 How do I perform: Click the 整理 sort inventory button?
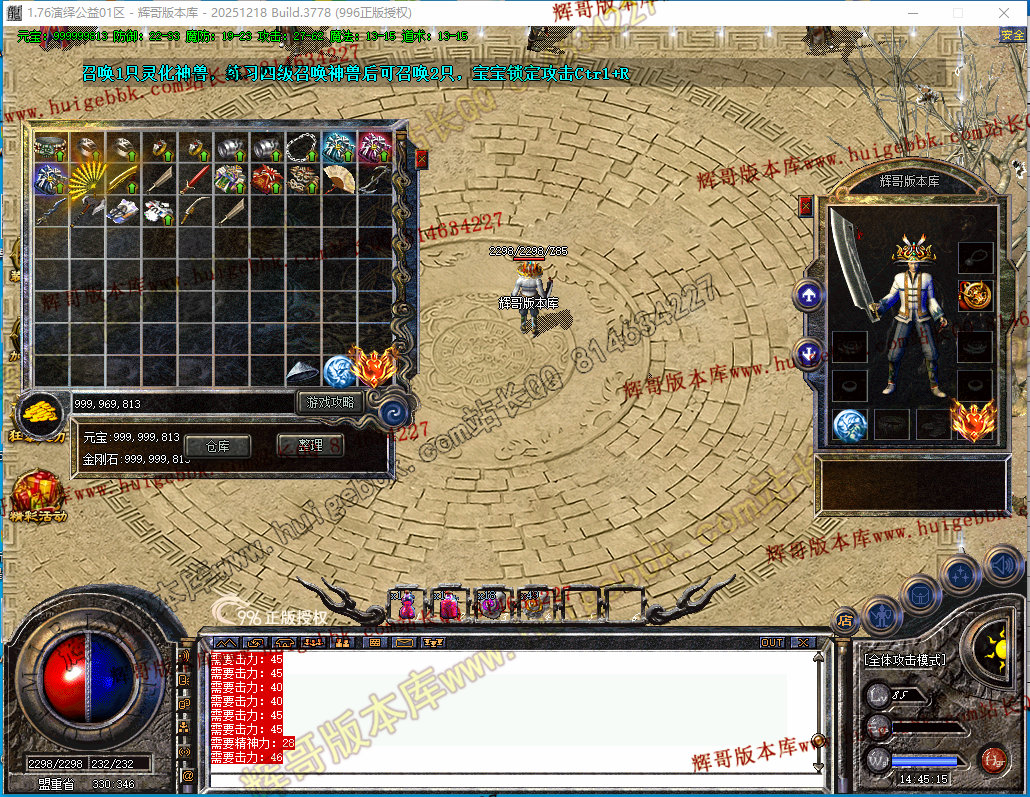tap(310, 446)
